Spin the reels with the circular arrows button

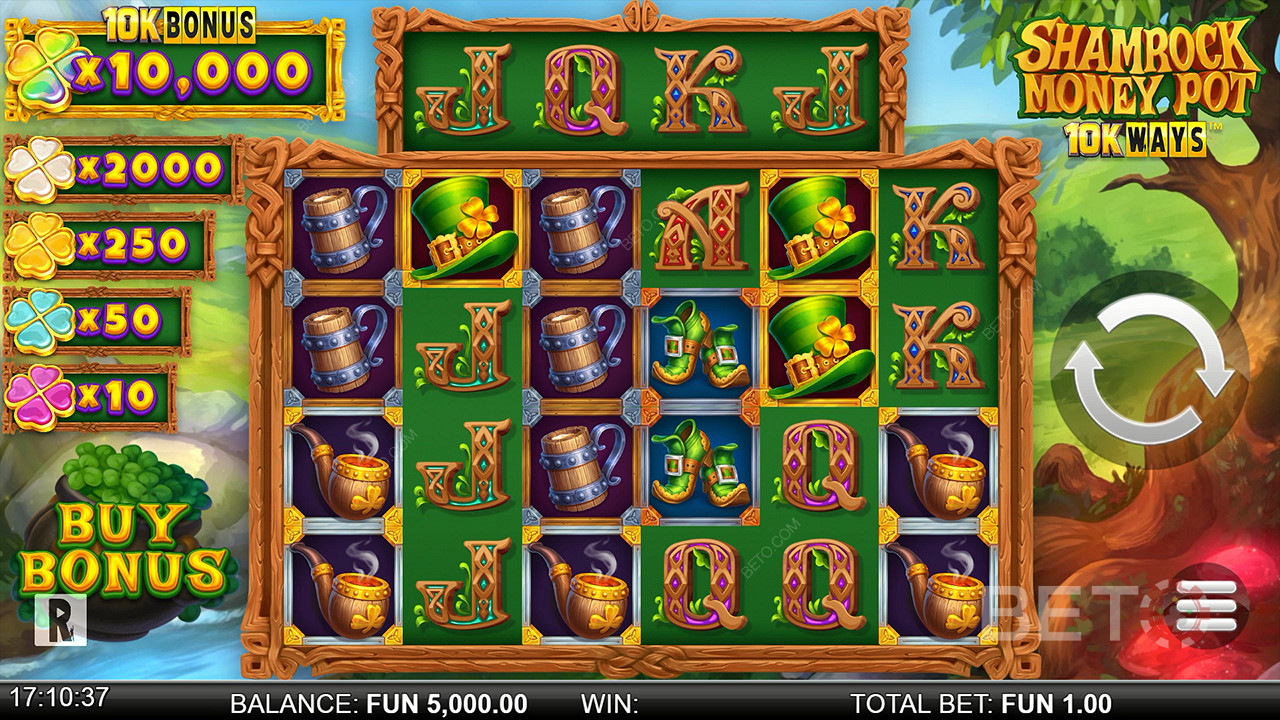click(x=1150, y=370)
